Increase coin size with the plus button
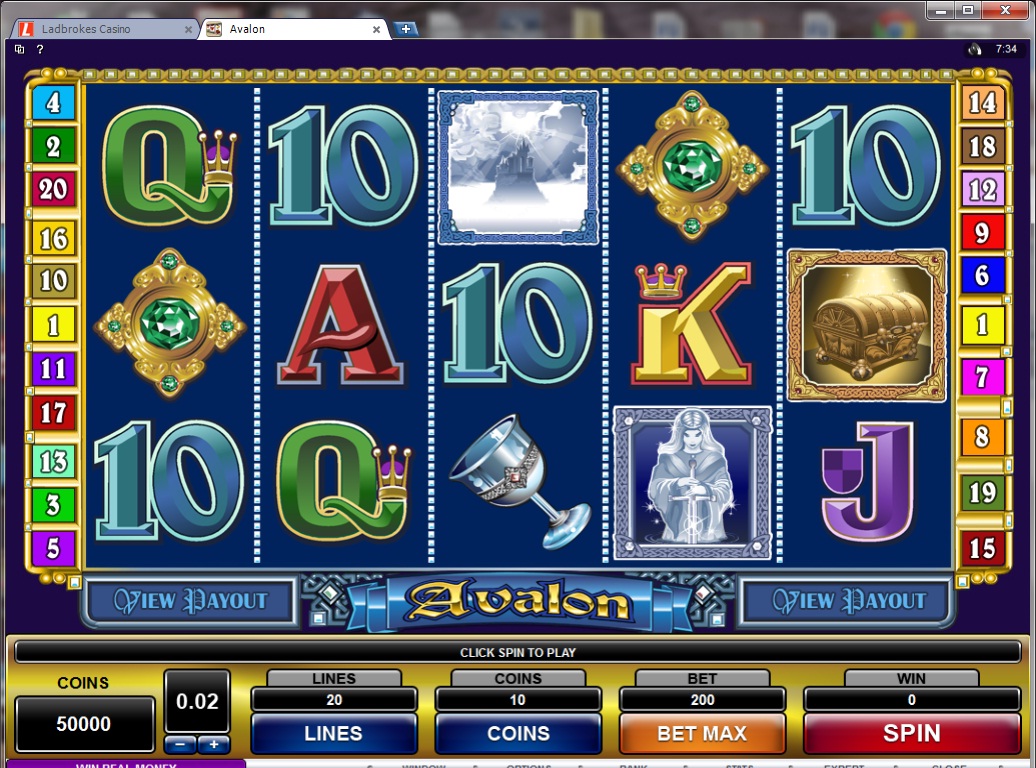1036x768 pixels. coord(214,745)
